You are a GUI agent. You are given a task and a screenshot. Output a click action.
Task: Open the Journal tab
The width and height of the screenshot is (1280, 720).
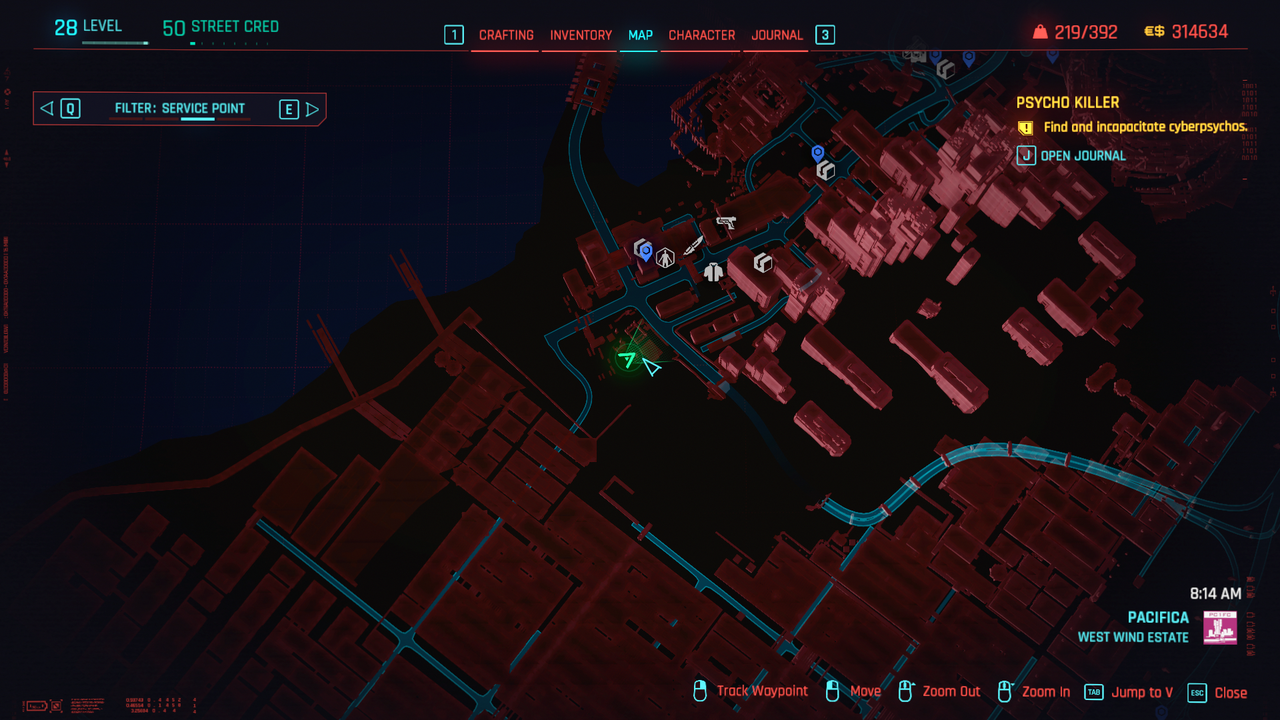point(777,35)
